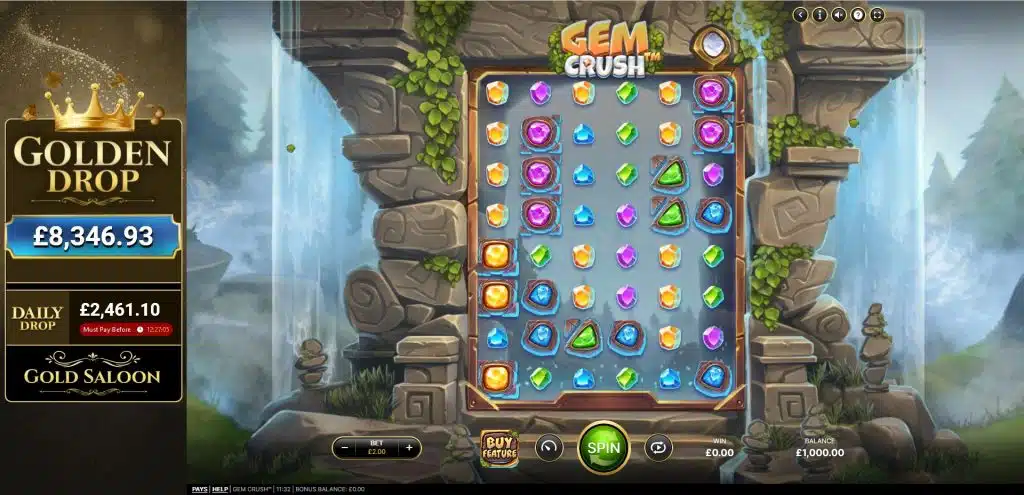Go back using the left arrow icon

(x=801, y=14)
